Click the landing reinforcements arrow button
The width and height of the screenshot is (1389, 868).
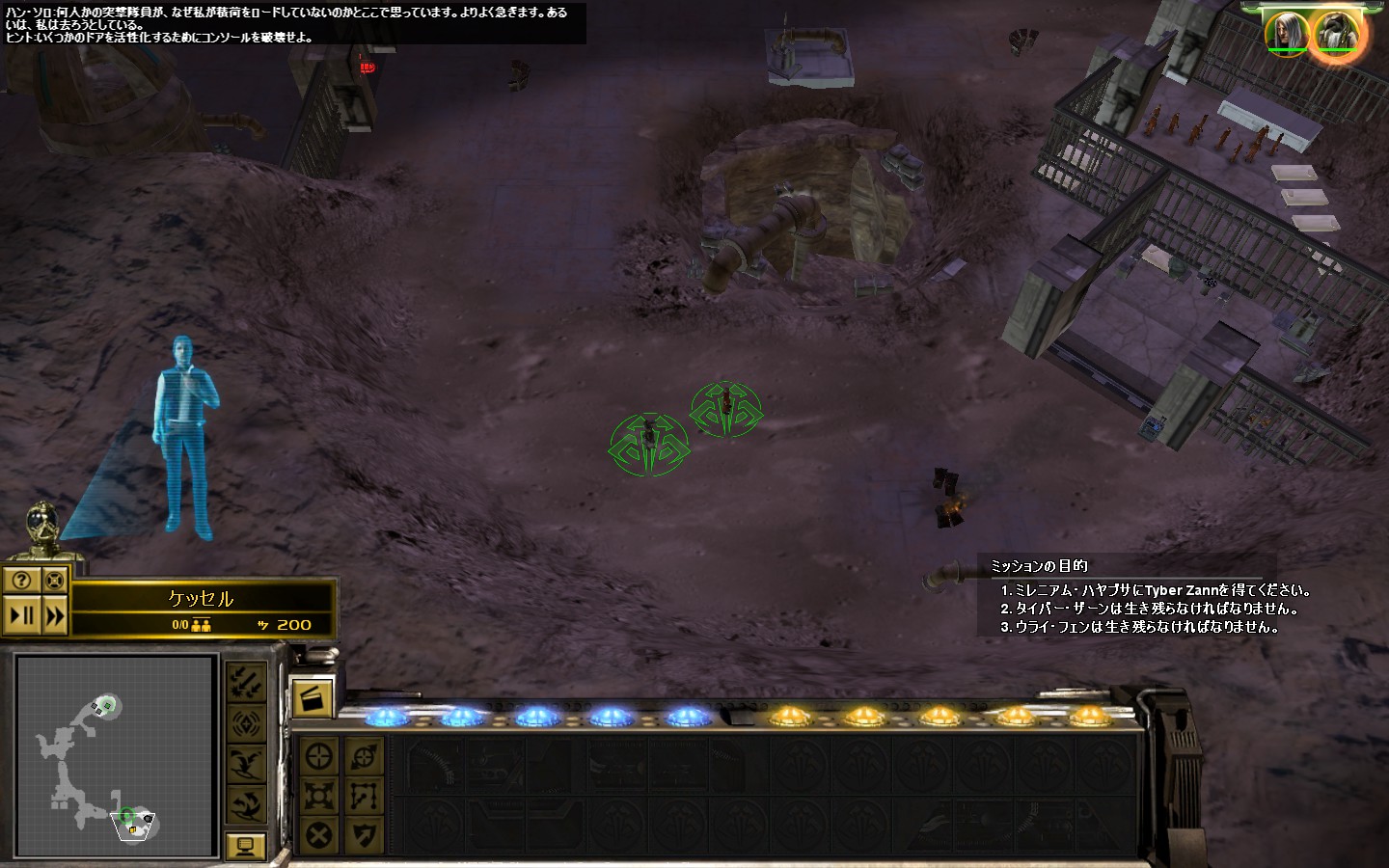pyautogui.click(x=246, y=763)
